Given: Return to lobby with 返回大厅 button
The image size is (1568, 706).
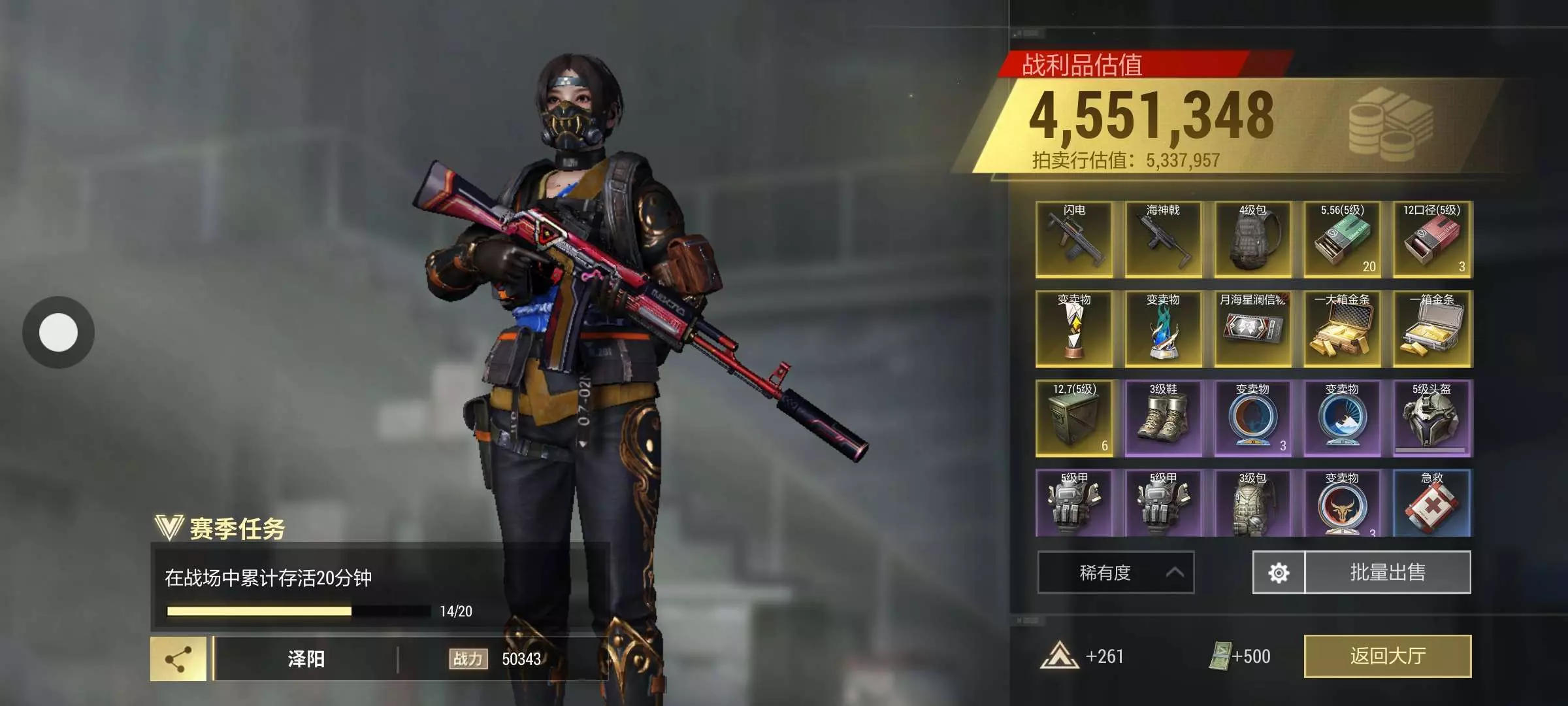Looking at the screenshot, I should pos(1387,656).
